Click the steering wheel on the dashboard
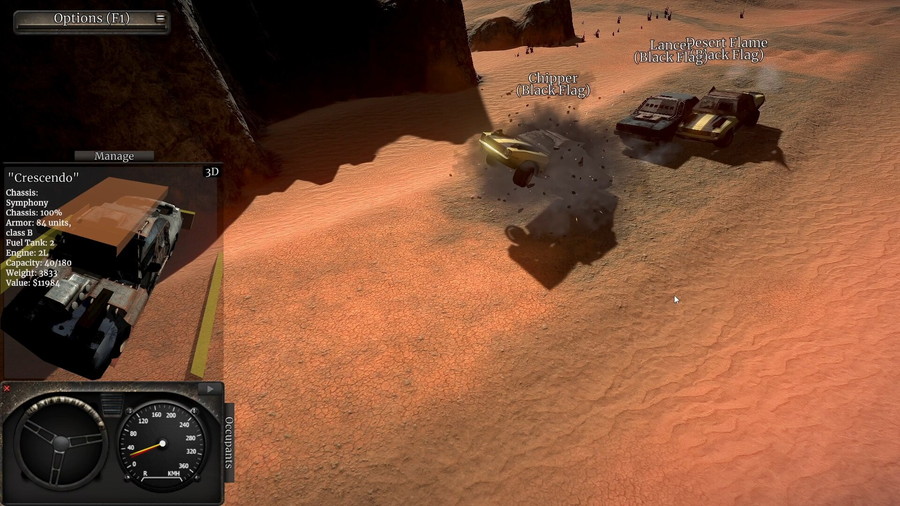Viewport: 900px width, 506px height. pos(61,443)
